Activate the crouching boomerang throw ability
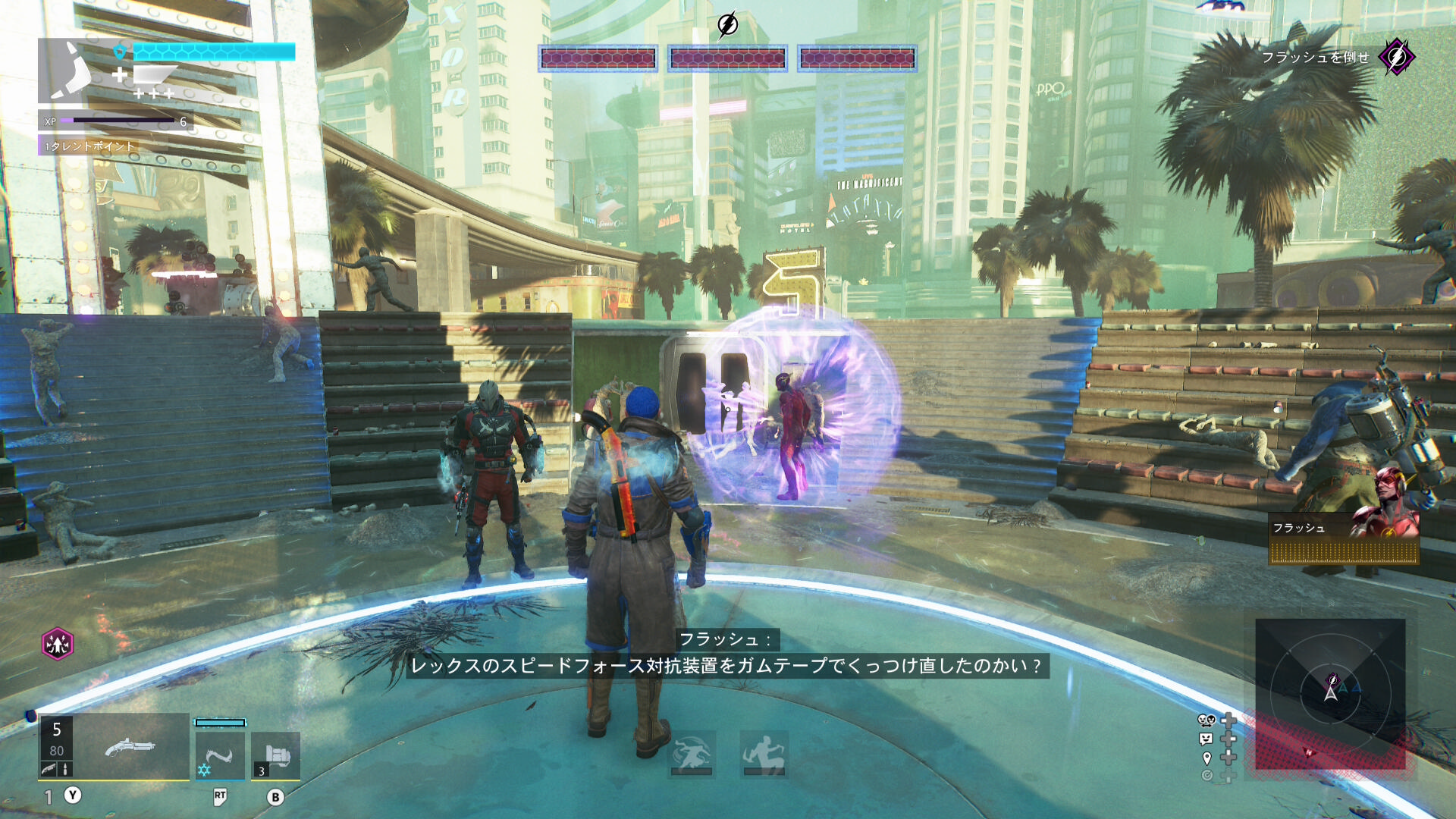The height and width of the screenshot is (819, 1456). [764, 754]
